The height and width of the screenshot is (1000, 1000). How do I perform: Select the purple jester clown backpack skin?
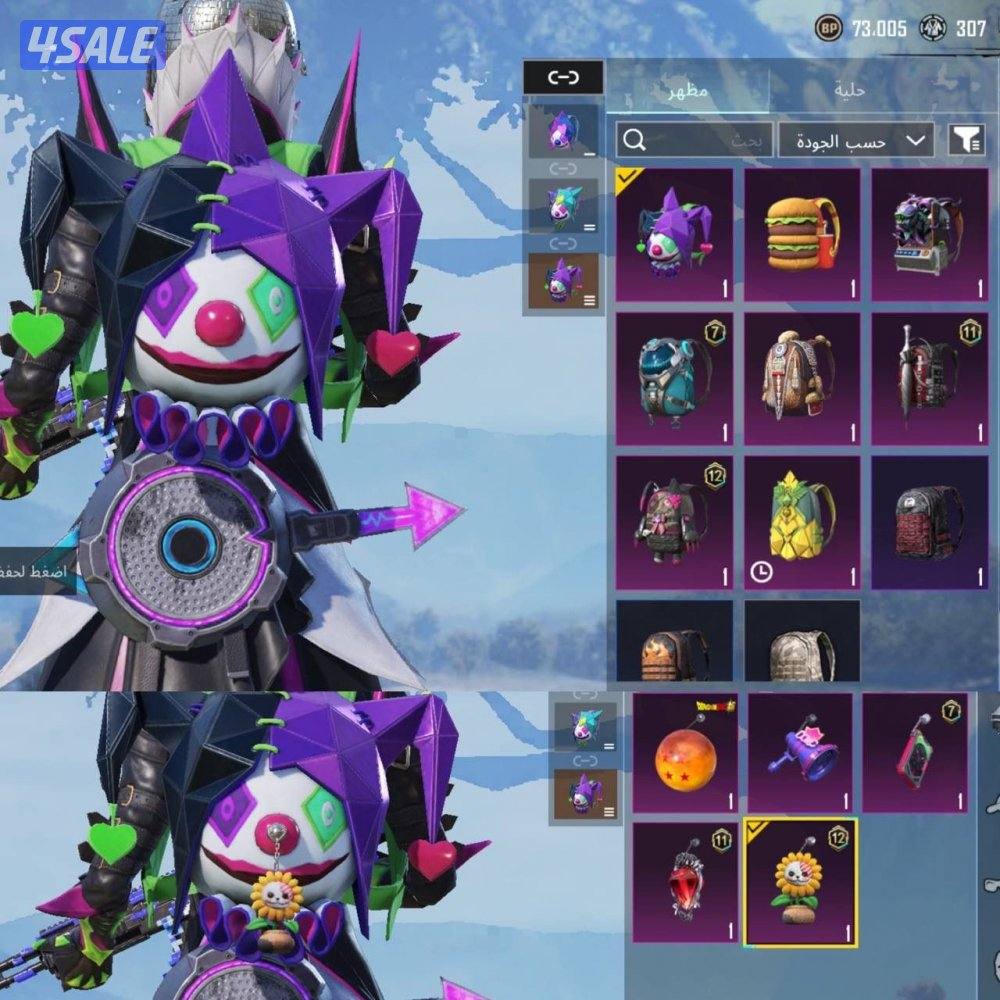pos(674,234)
